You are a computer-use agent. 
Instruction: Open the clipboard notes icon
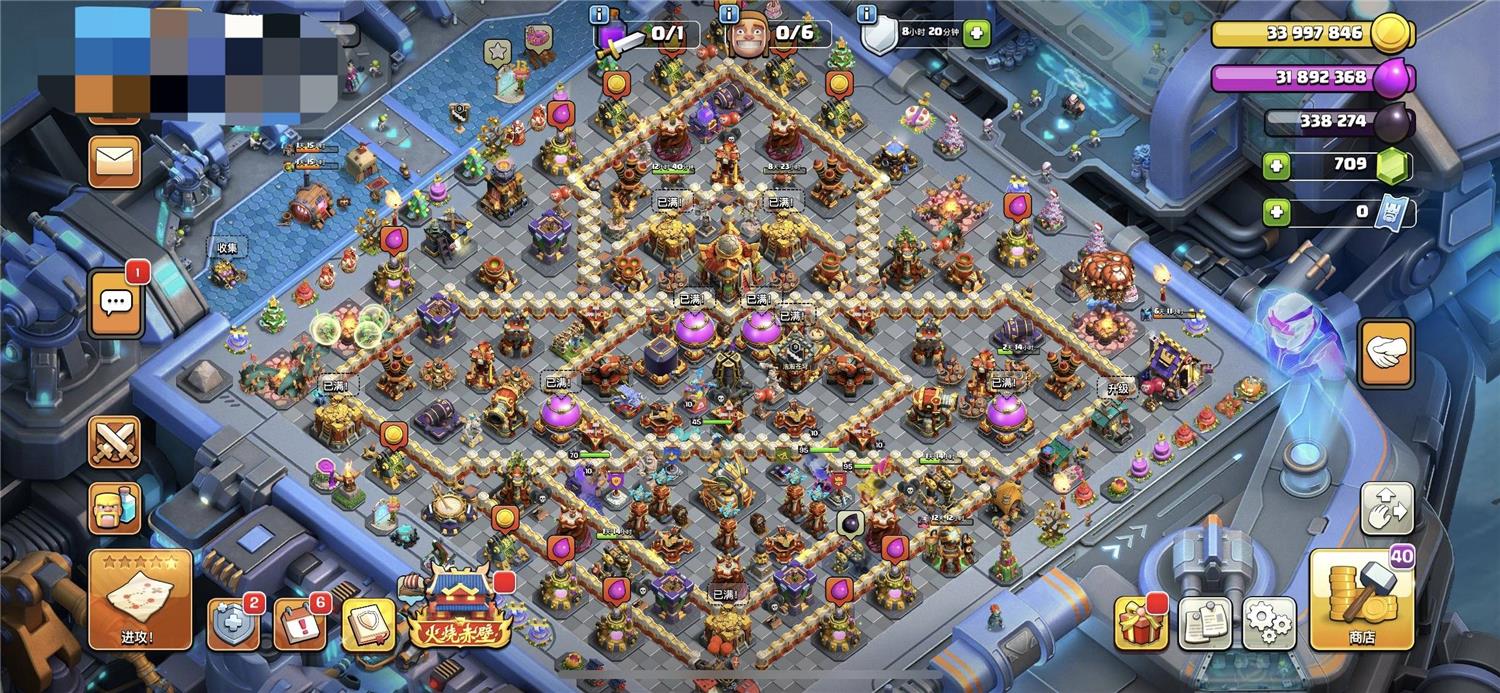(x=1205, y=623)
